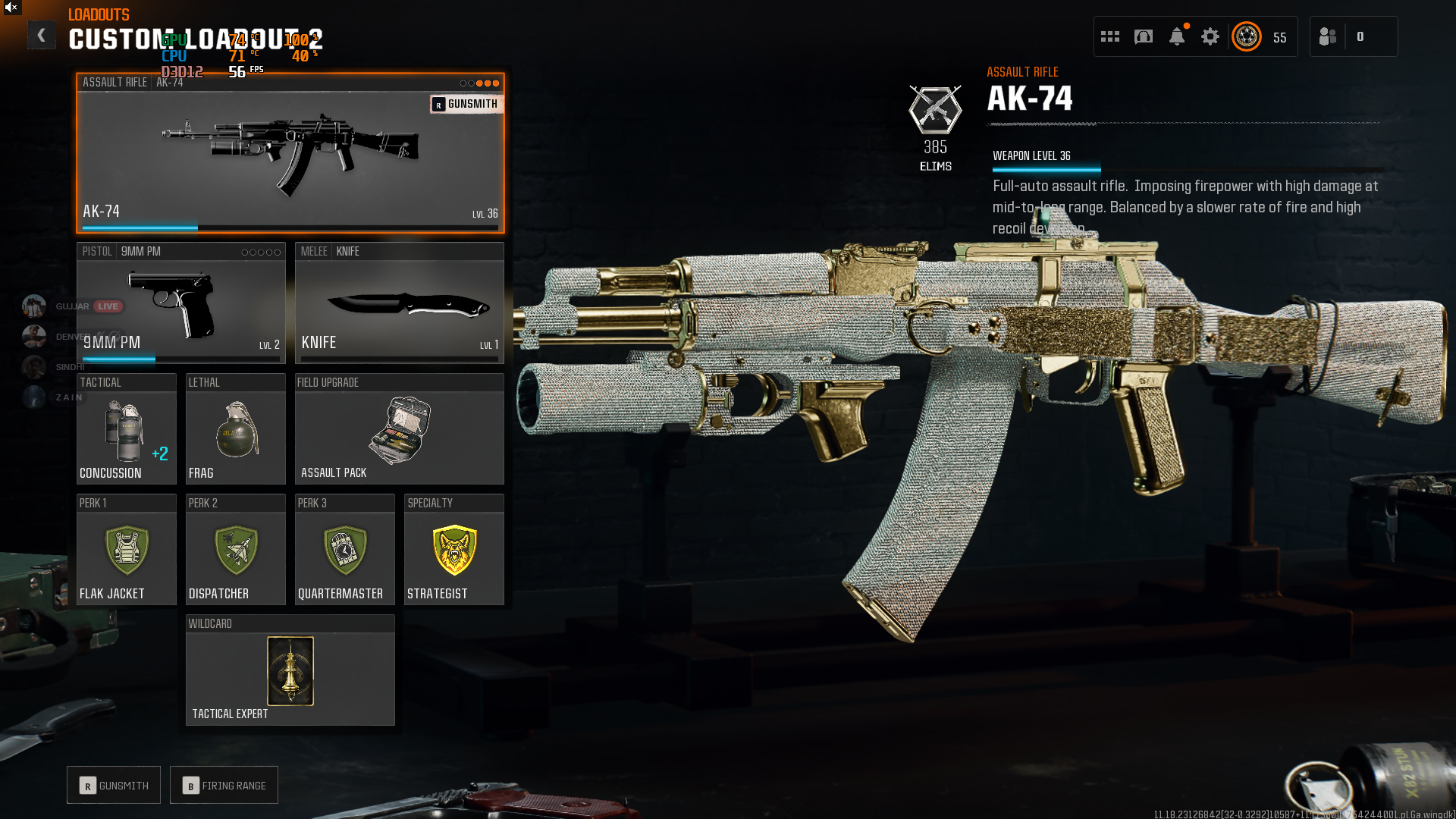Go back using the top-left arrow

(x=42, y=35)
